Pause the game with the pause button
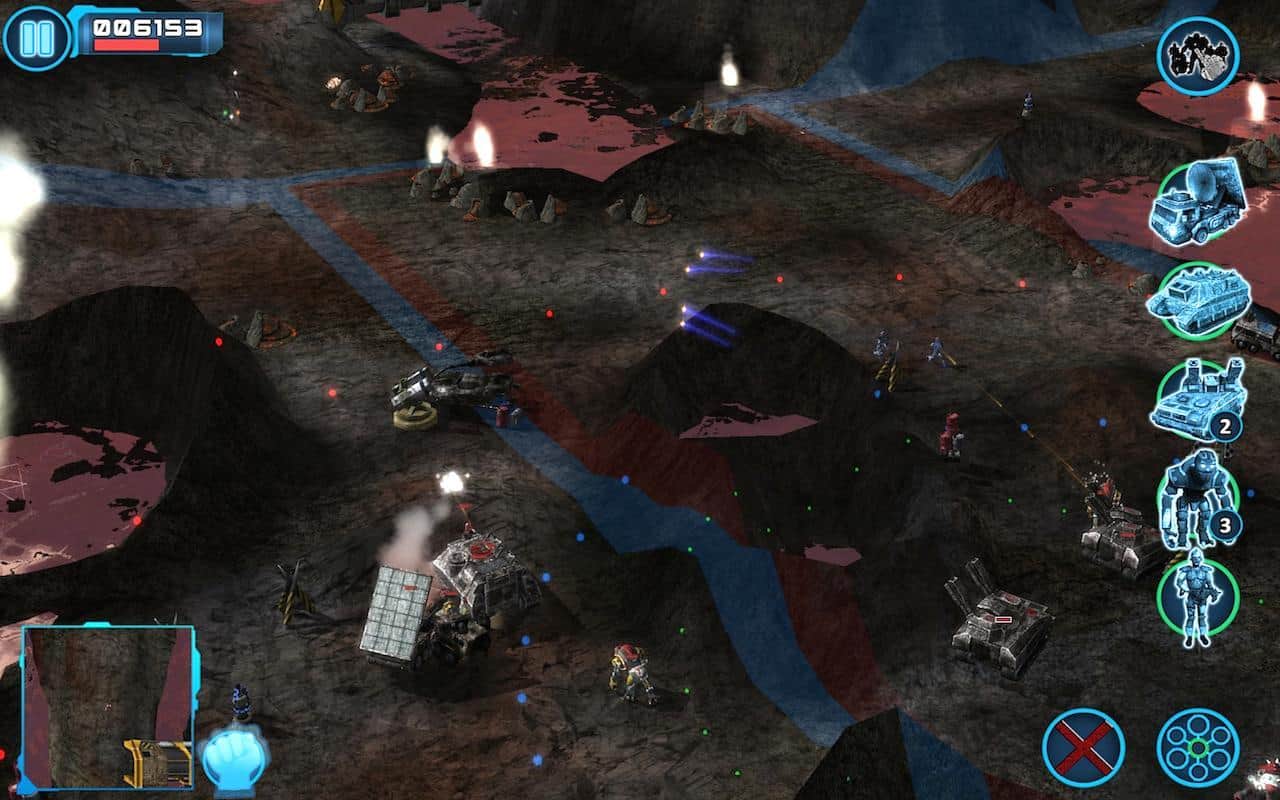The height and width of the screenshot is (800, 1280). point(37,38)
